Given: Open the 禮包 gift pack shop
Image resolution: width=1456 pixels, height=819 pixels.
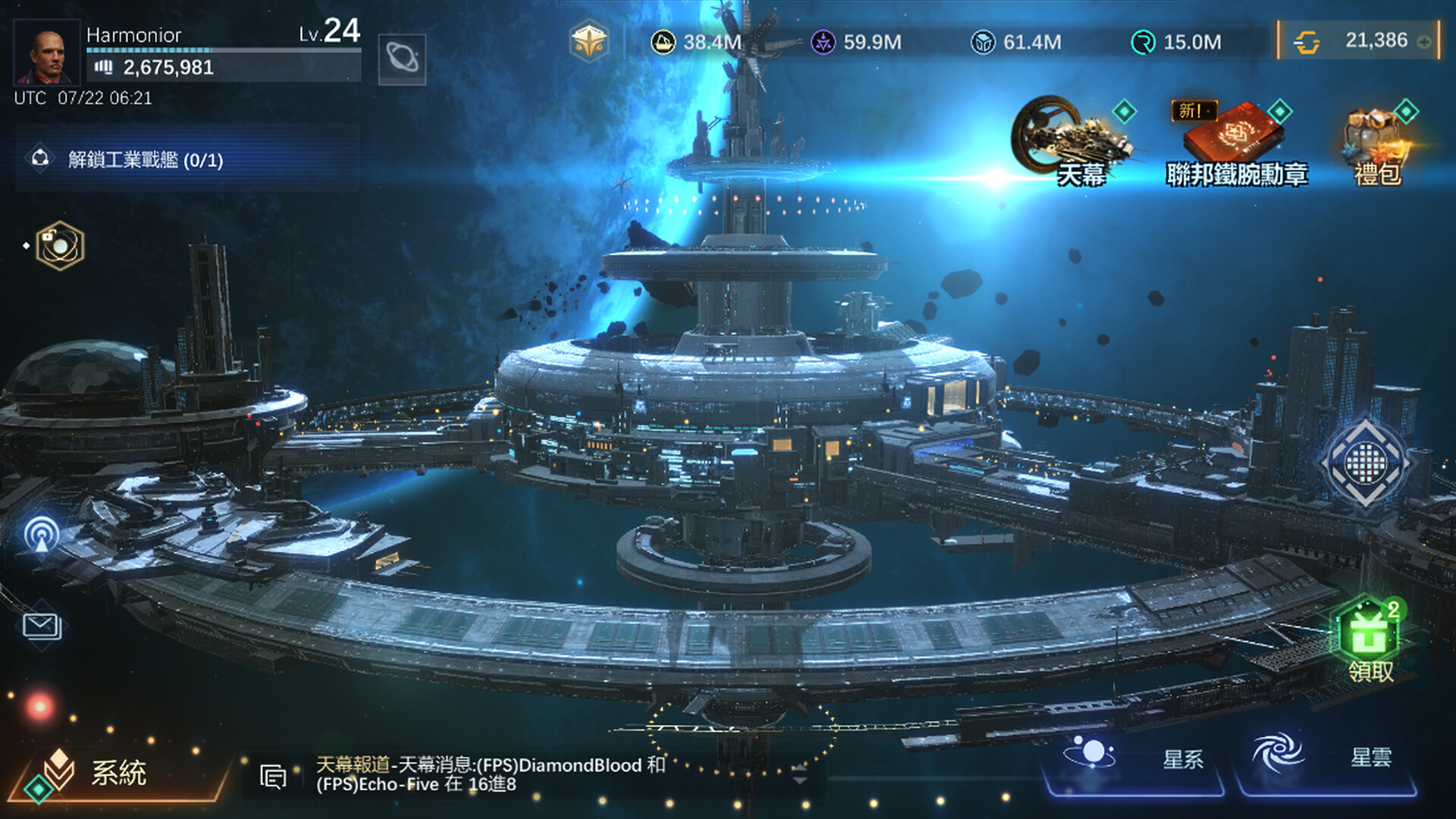Looking at the screenshot, I should tap(1377, 146).
